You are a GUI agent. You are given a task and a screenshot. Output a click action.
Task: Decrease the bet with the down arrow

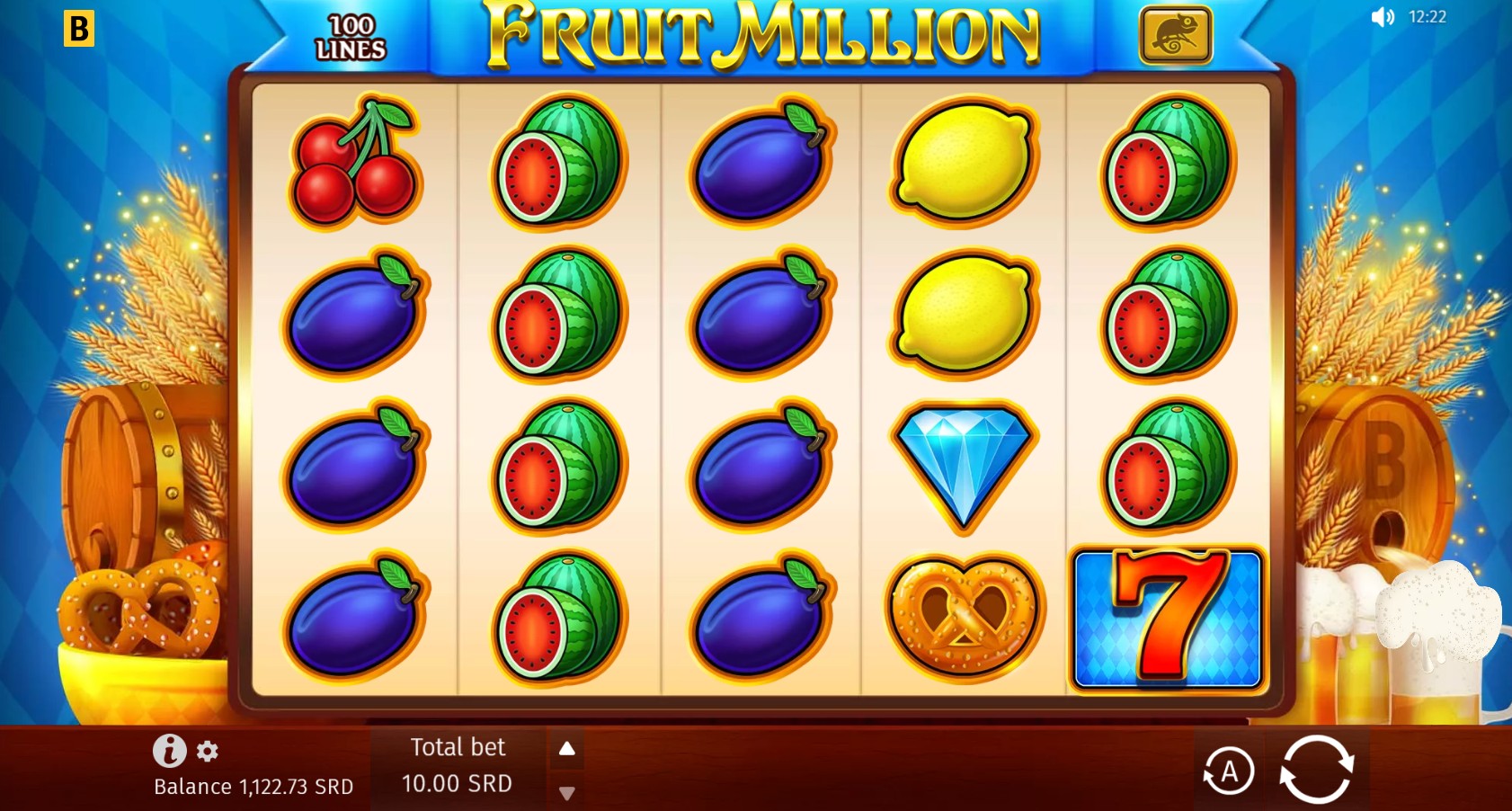[567, 795]
